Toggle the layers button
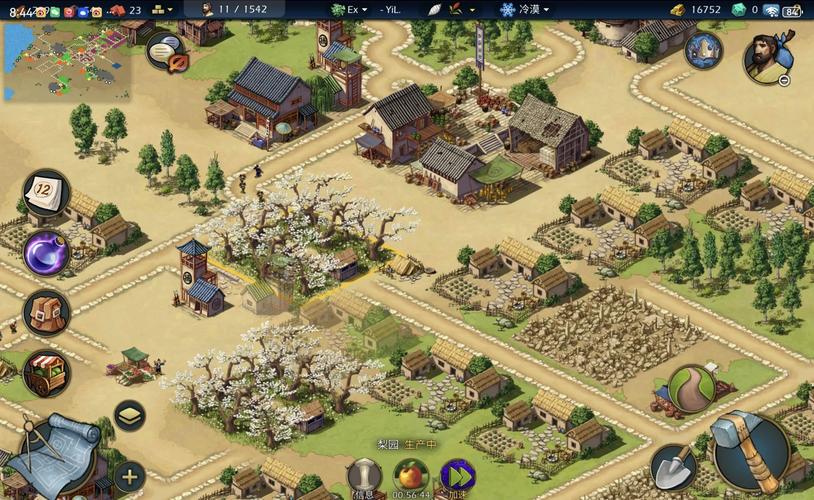Viewport: 814px width, 500px height. coord(129,415)
